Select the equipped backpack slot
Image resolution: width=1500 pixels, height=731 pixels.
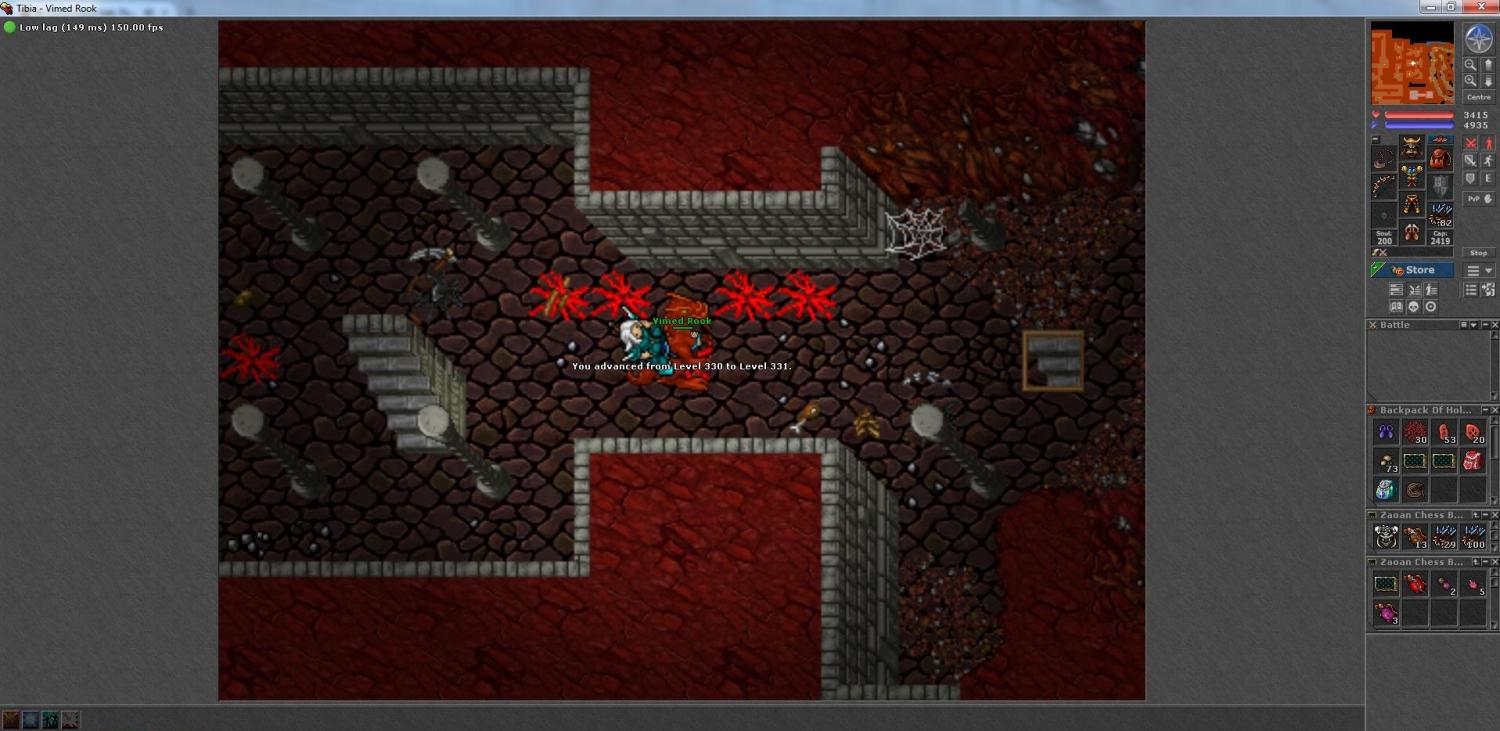click(x=1439, y=158)
